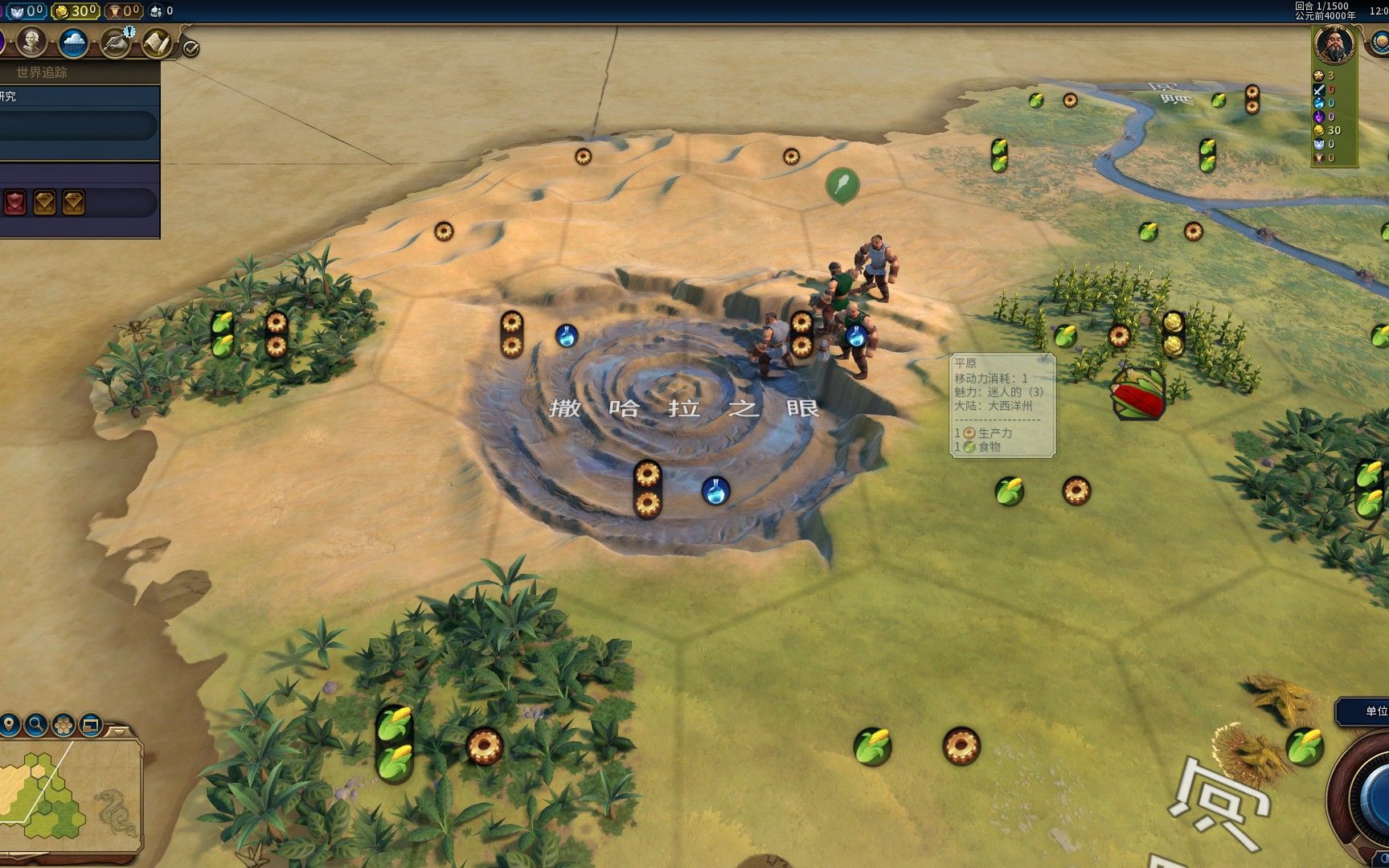Viewport: 1389px width, 868px height.
Task: Toggle the strategic view button
Action: pyautogui.click(x=91, y=725)
